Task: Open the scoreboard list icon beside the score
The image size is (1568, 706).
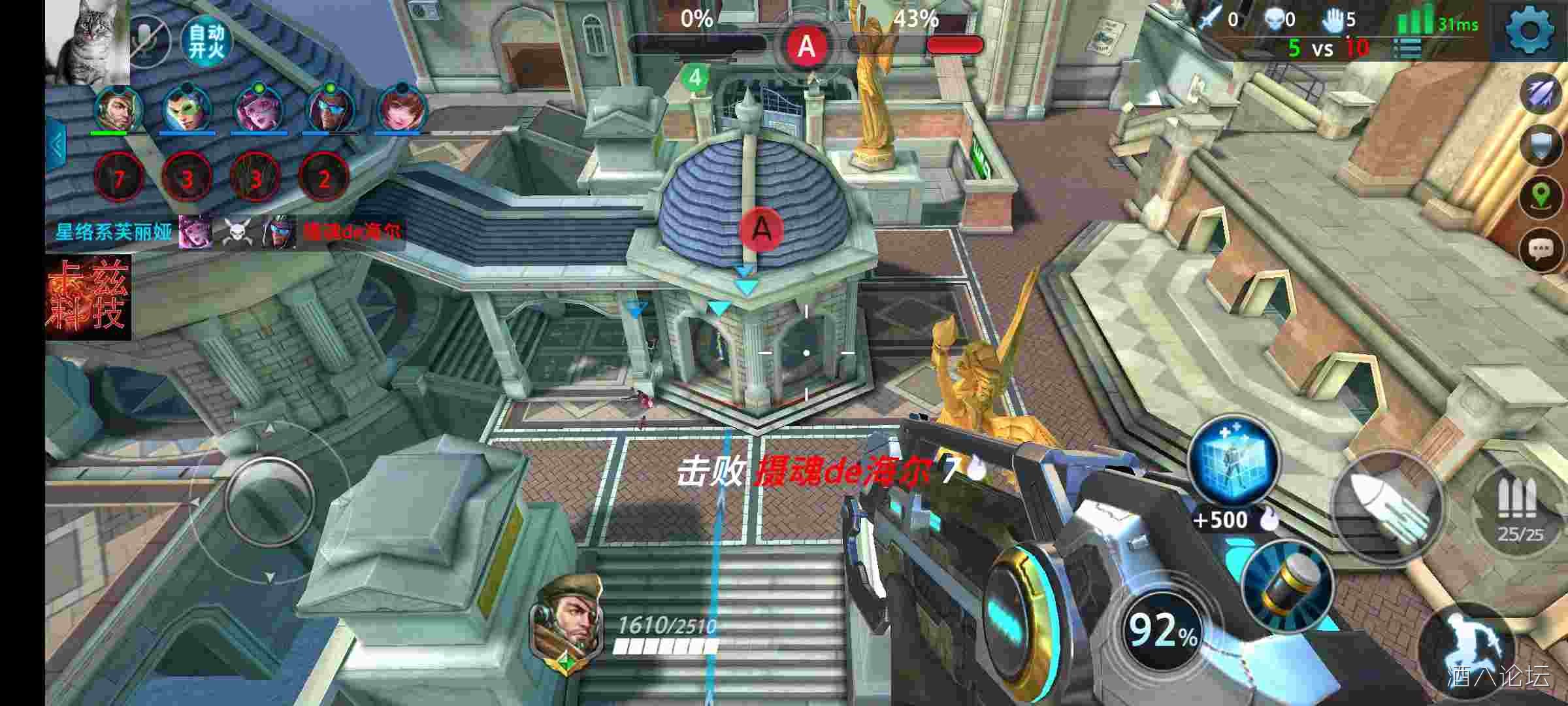Action: coord(1408,48)
